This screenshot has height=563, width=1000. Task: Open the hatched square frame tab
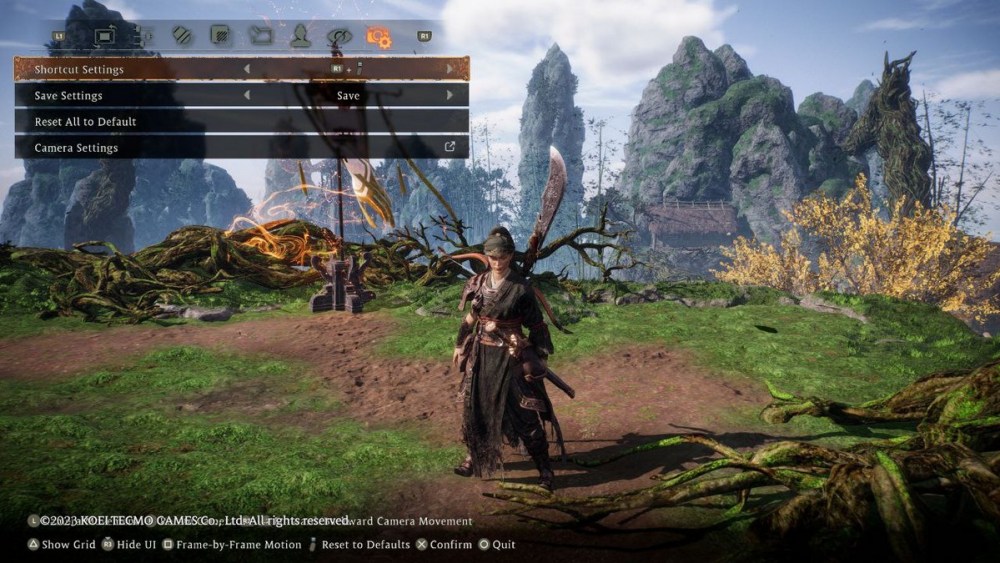point(220,37)
